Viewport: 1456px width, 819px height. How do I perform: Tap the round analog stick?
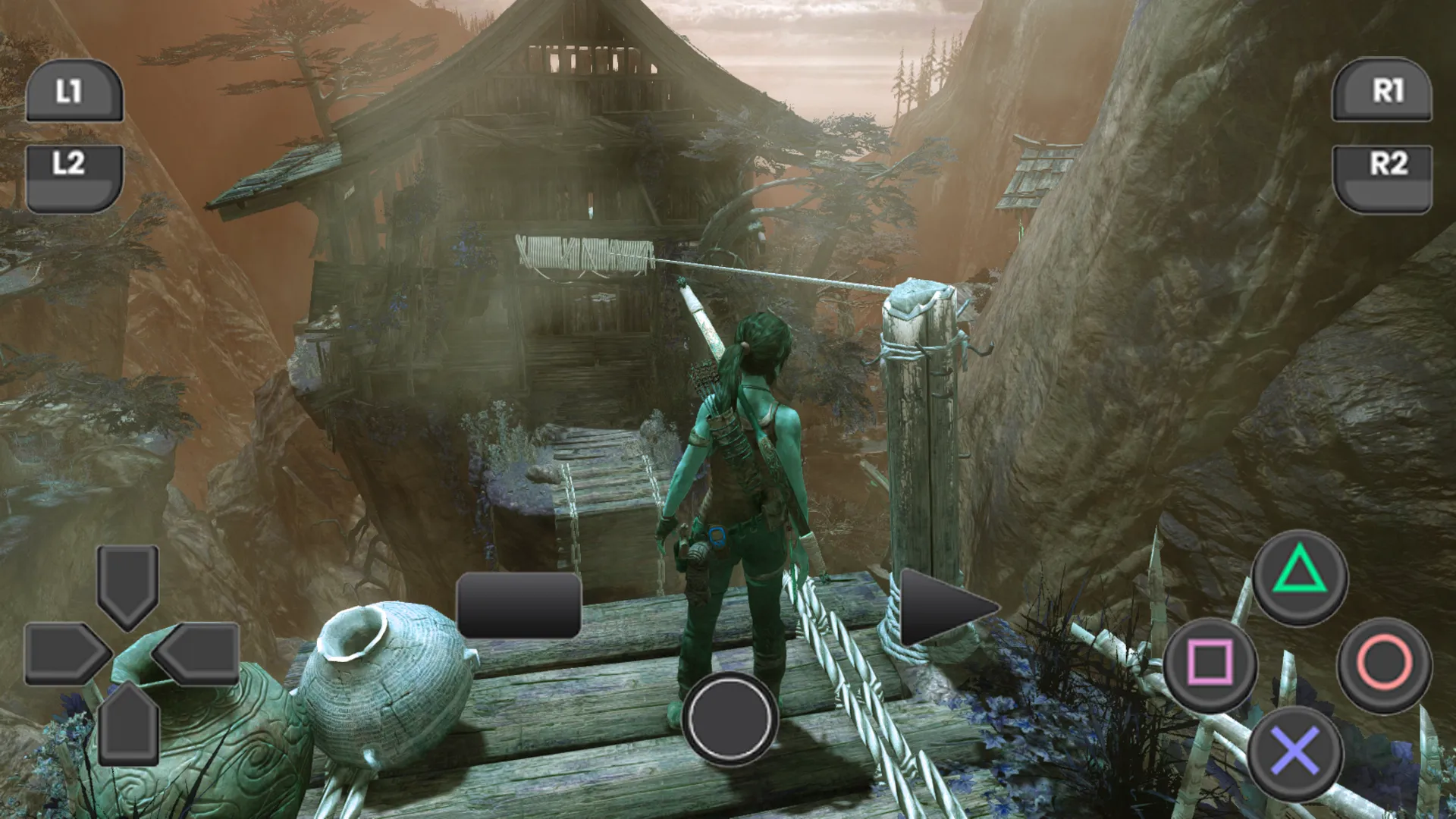(x=729, y=717)
